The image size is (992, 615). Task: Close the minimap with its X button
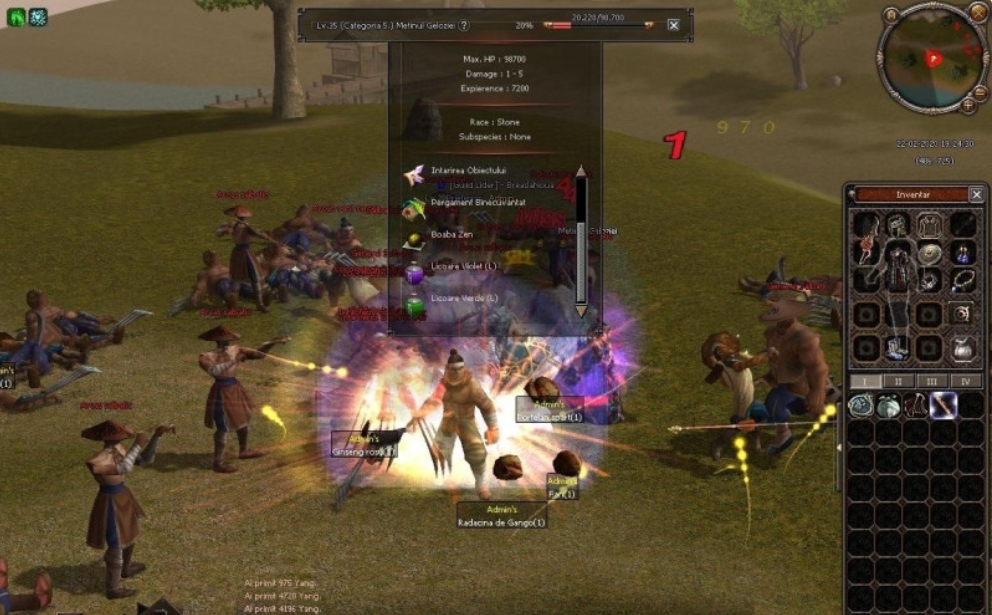pyautogui.click(x=978, y=12)
